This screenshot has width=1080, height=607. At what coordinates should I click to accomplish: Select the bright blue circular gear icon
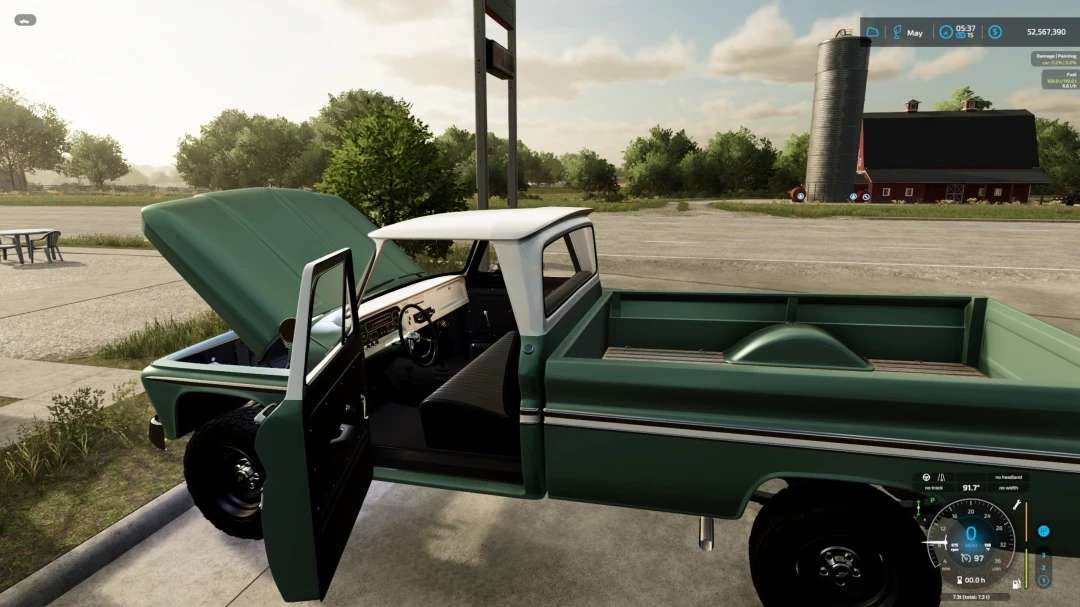[x=1044, y=531]
